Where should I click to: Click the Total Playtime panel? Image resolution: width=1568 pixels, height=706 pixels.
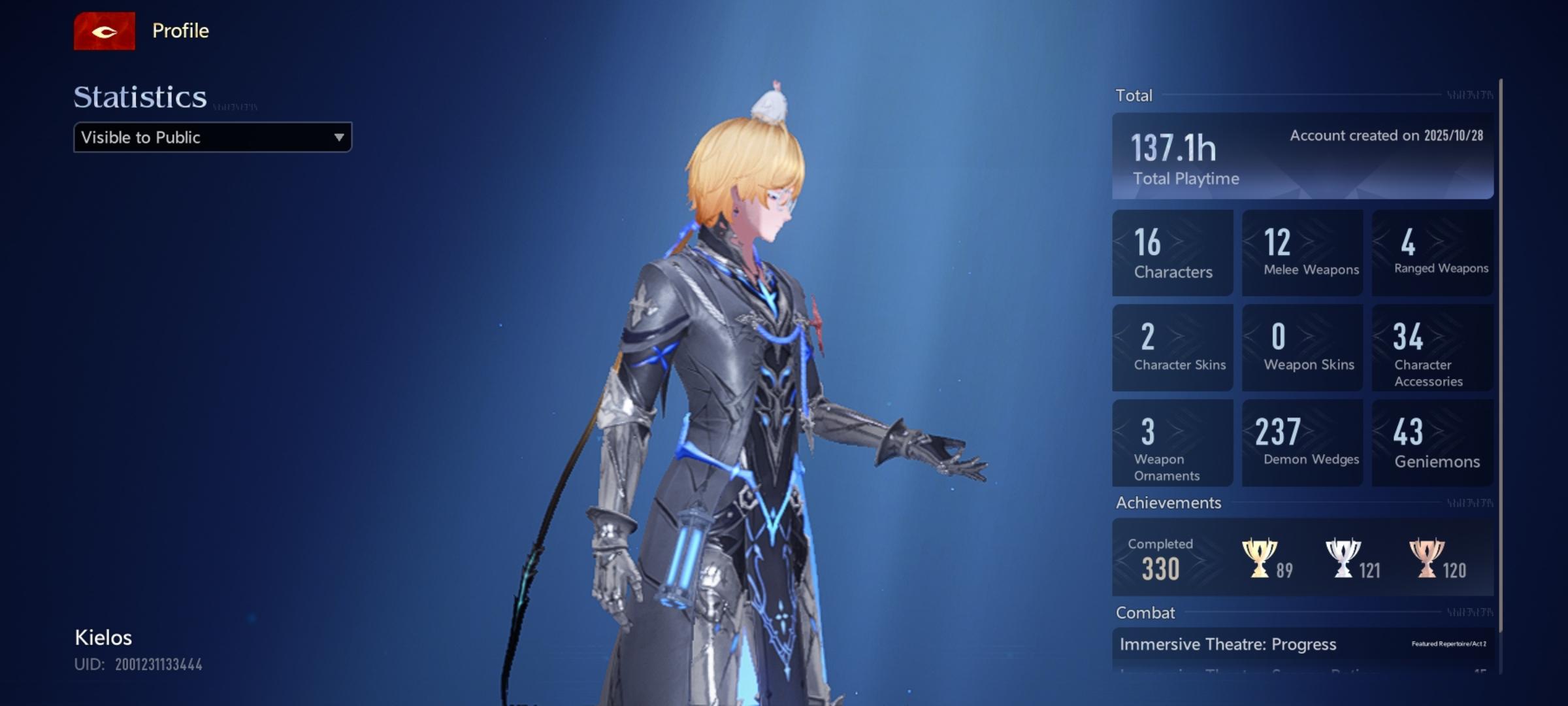point(1302,156)
